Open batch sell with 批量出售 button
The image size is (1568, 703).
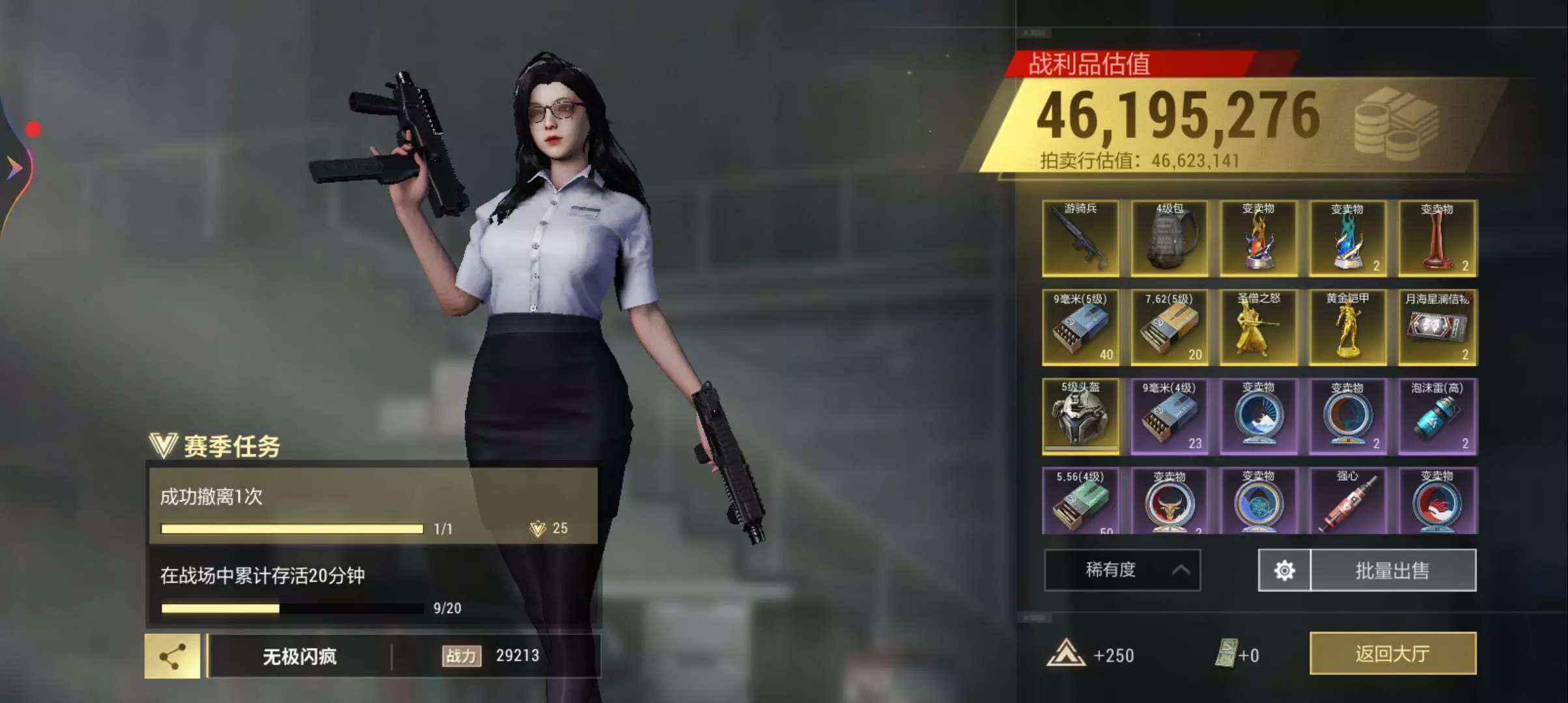point(1392,571)
